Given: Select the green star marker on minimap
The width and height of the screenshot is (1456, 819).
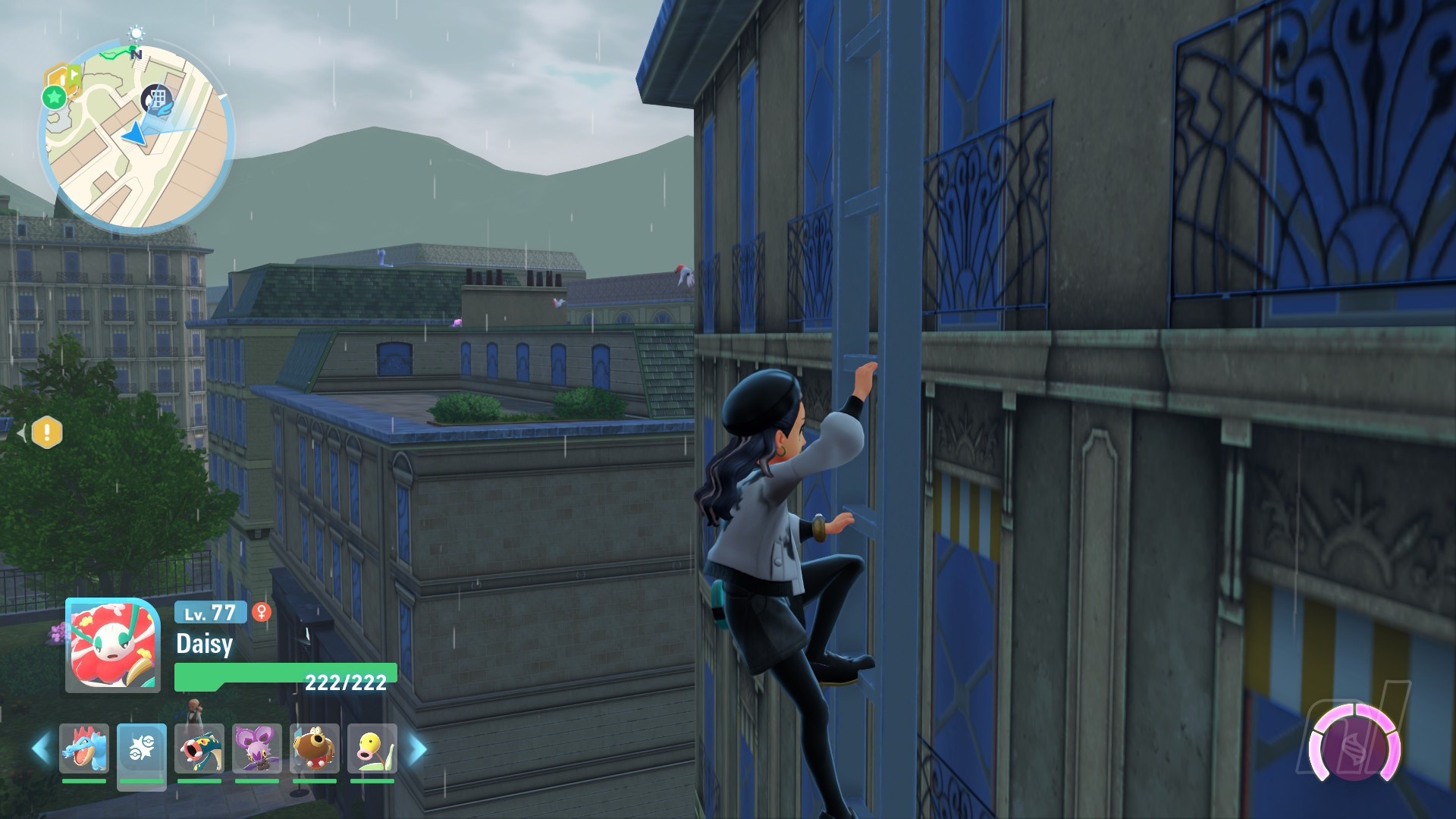Looking at the screenshot, I should pos(54,97).
